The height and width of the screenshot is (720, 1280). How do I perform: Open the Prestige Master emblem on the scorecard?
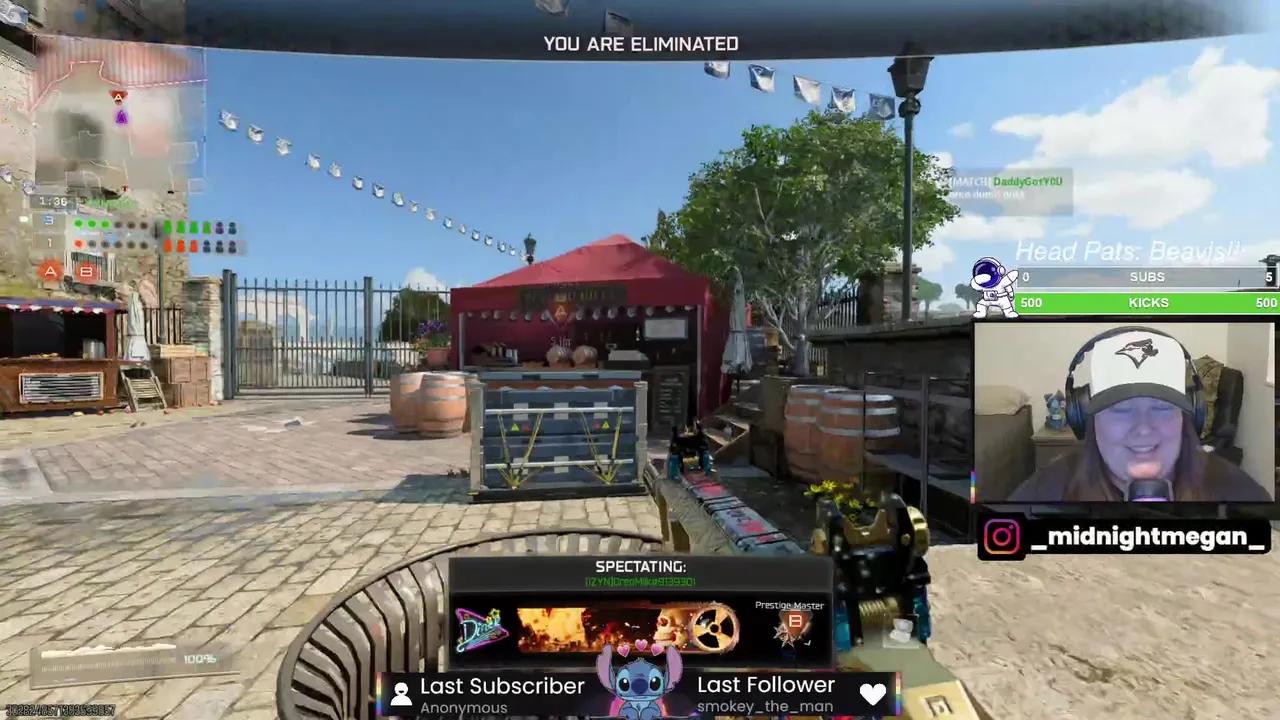[x=793, y=620]
